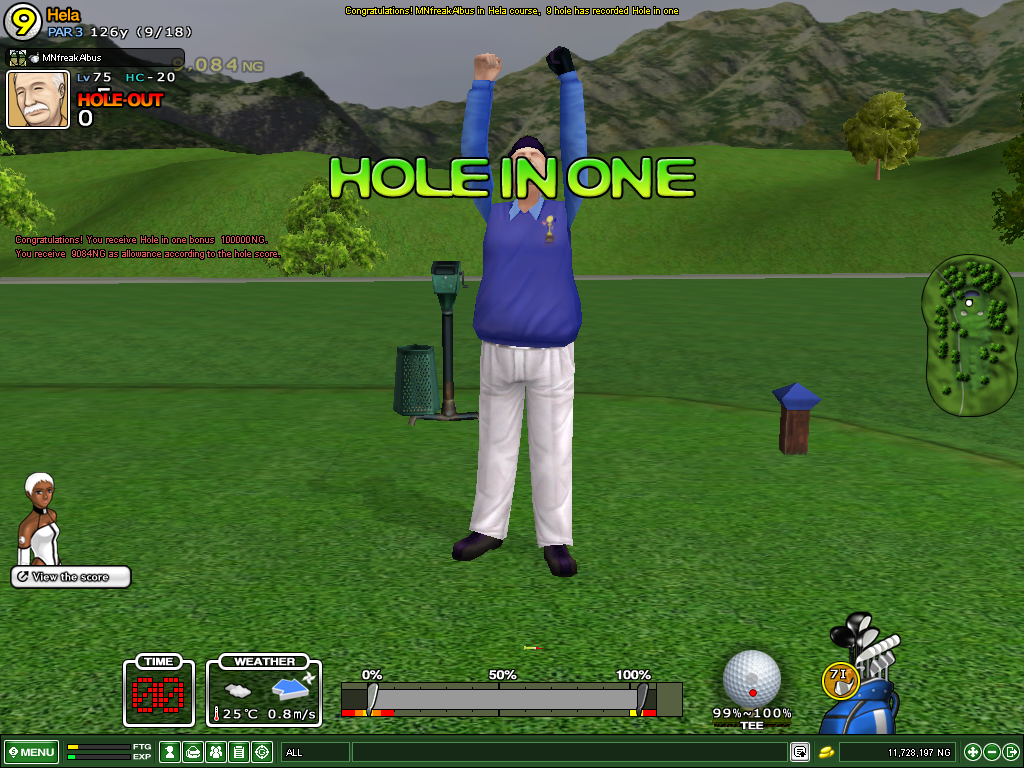Screen dimensions: 1024x768
Task: Click the four-arrow move button
Action: tap(972, 752)
